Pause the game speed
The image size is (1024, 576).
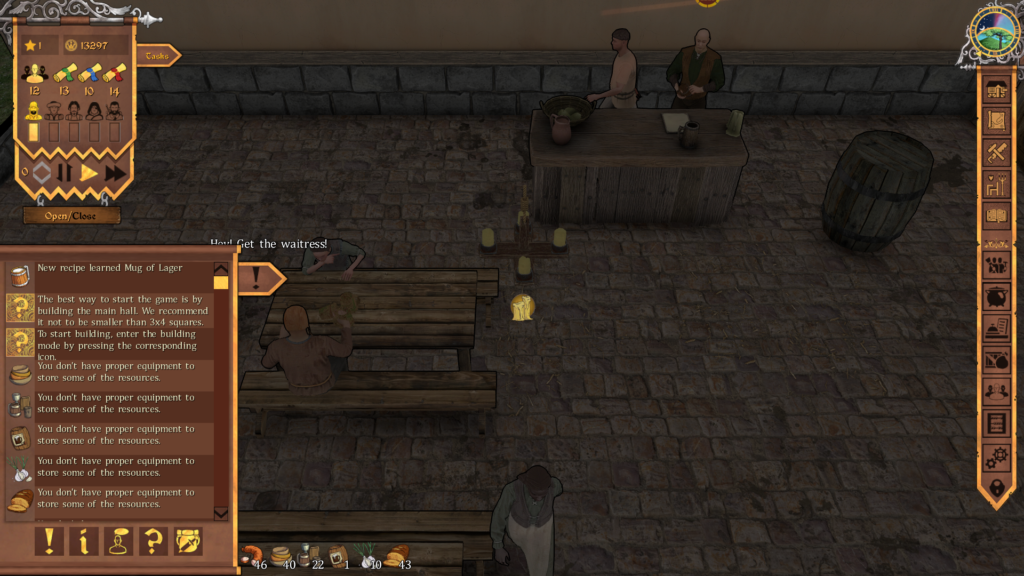tap(65, 173)
